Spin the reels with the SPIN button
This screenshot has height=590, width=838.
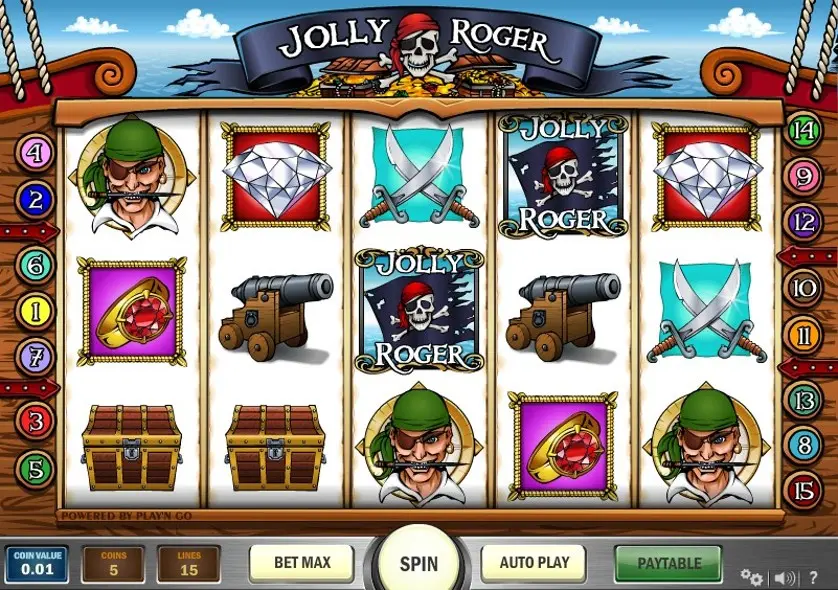(x=419, y=563)
